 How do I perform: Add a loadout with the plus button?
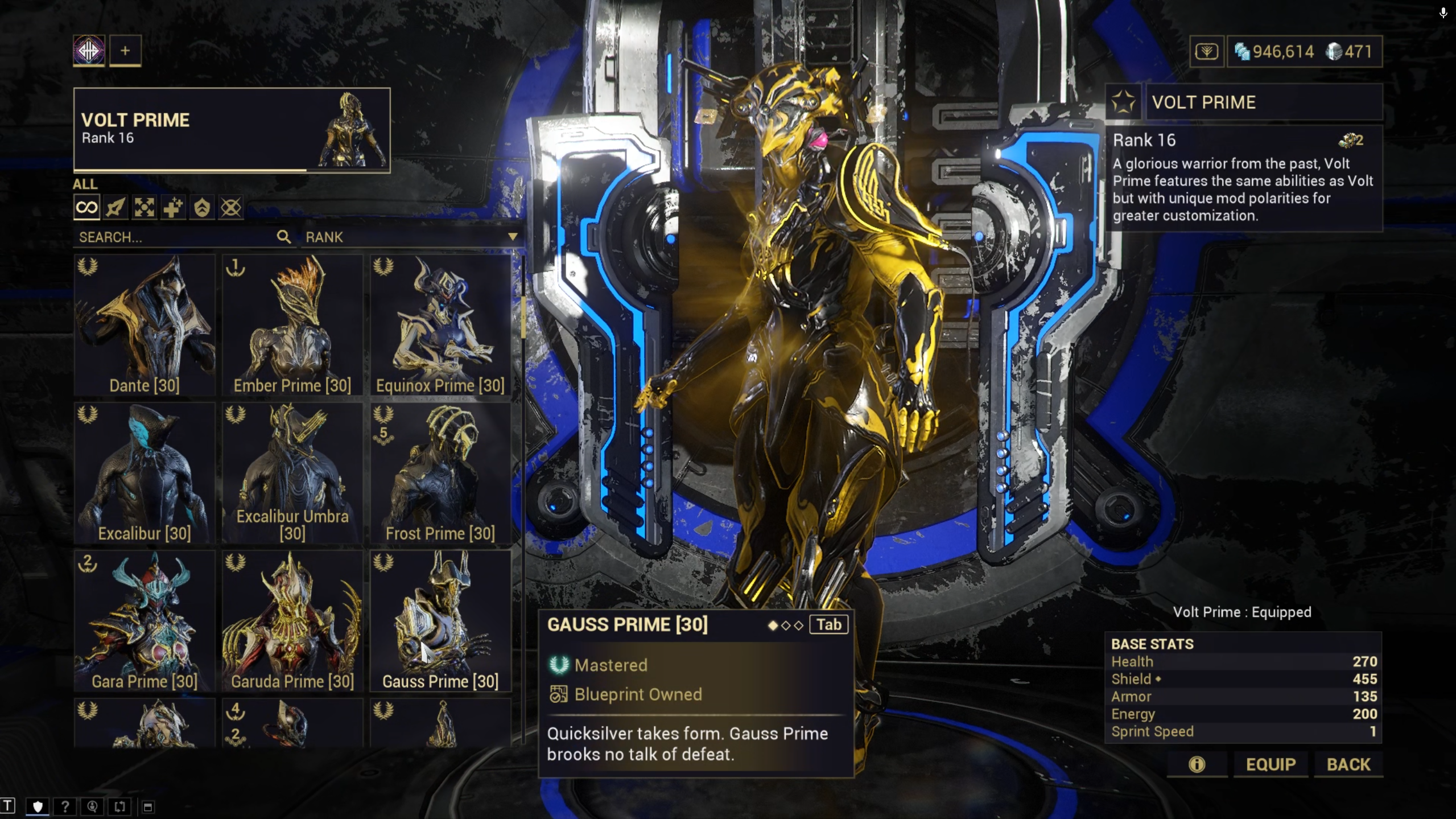point(125,51)
